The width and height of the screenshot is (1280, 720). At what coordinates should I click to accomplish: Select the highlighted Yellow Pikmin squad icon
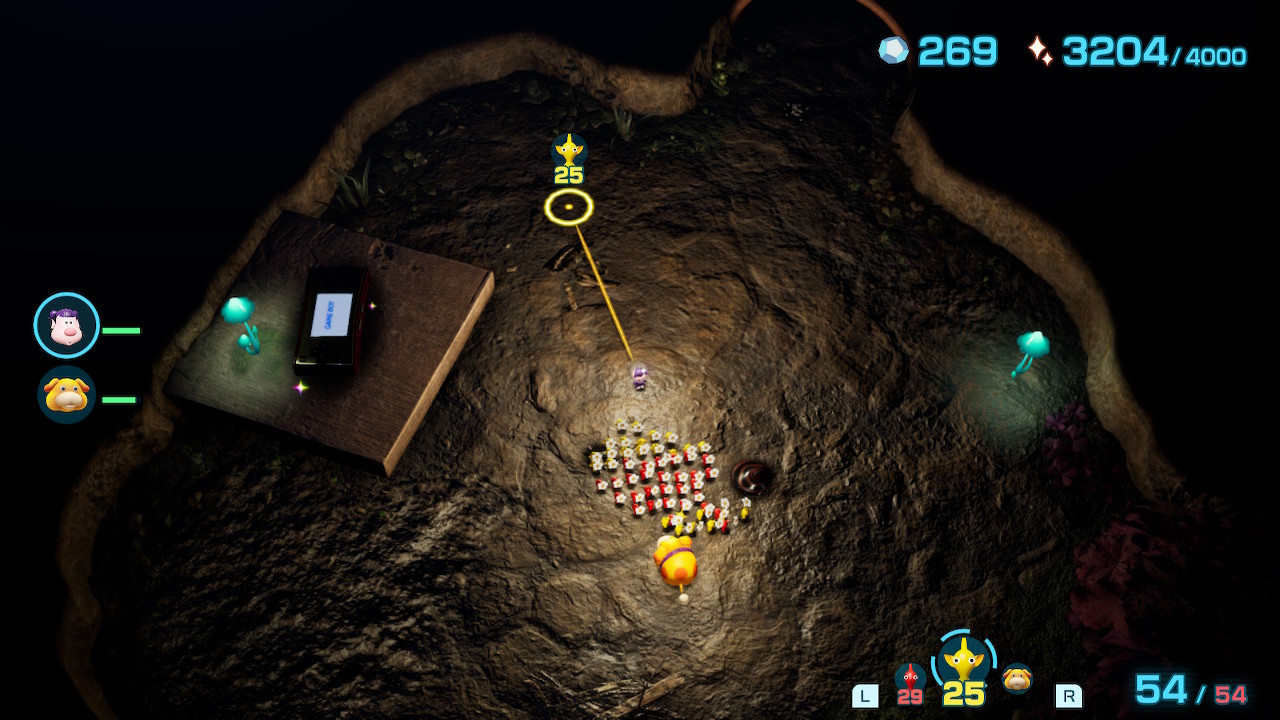[964, 662]
